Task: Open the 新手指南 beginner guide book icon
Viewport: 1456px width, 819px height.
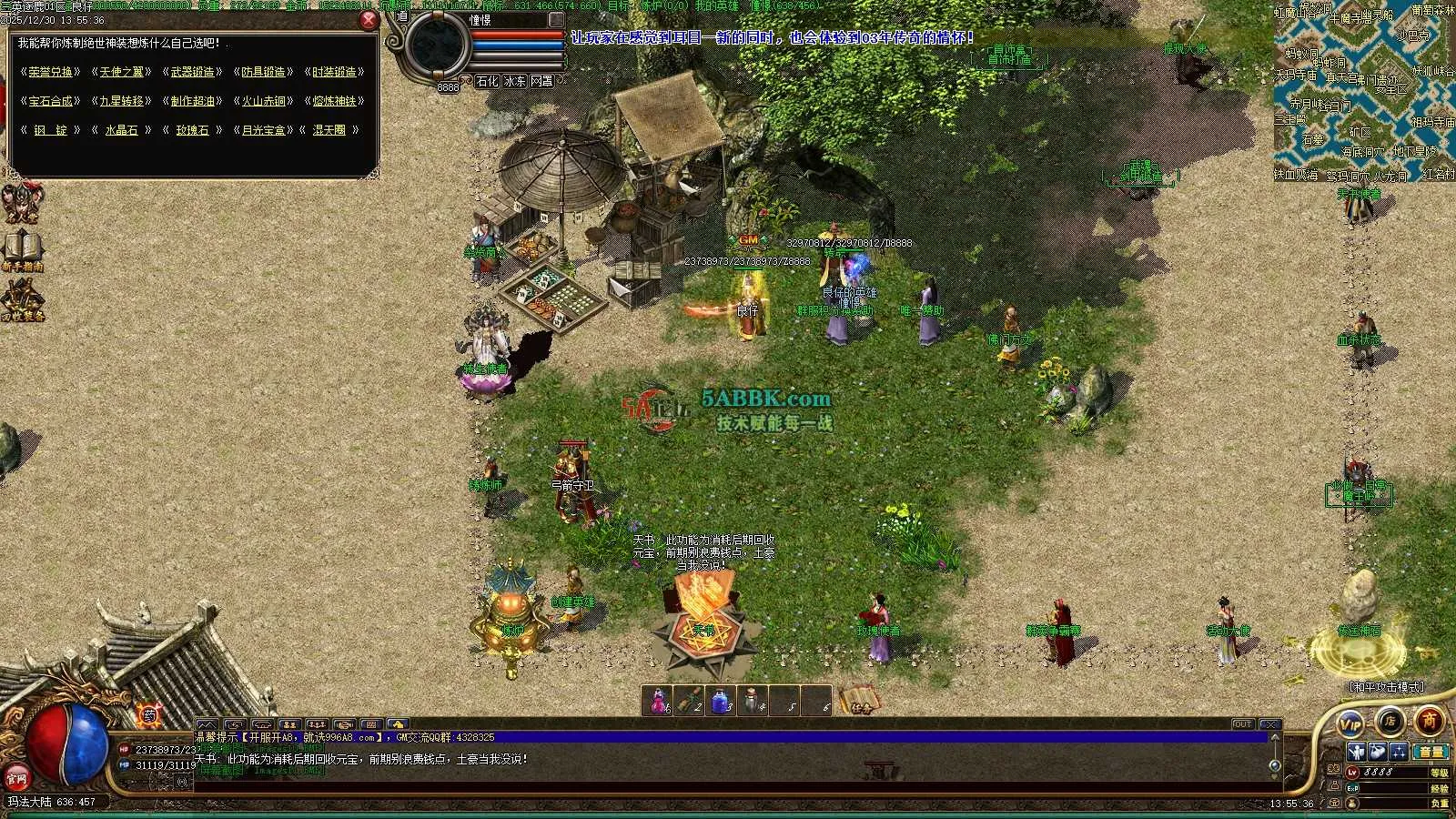Action: coord(22,249)
